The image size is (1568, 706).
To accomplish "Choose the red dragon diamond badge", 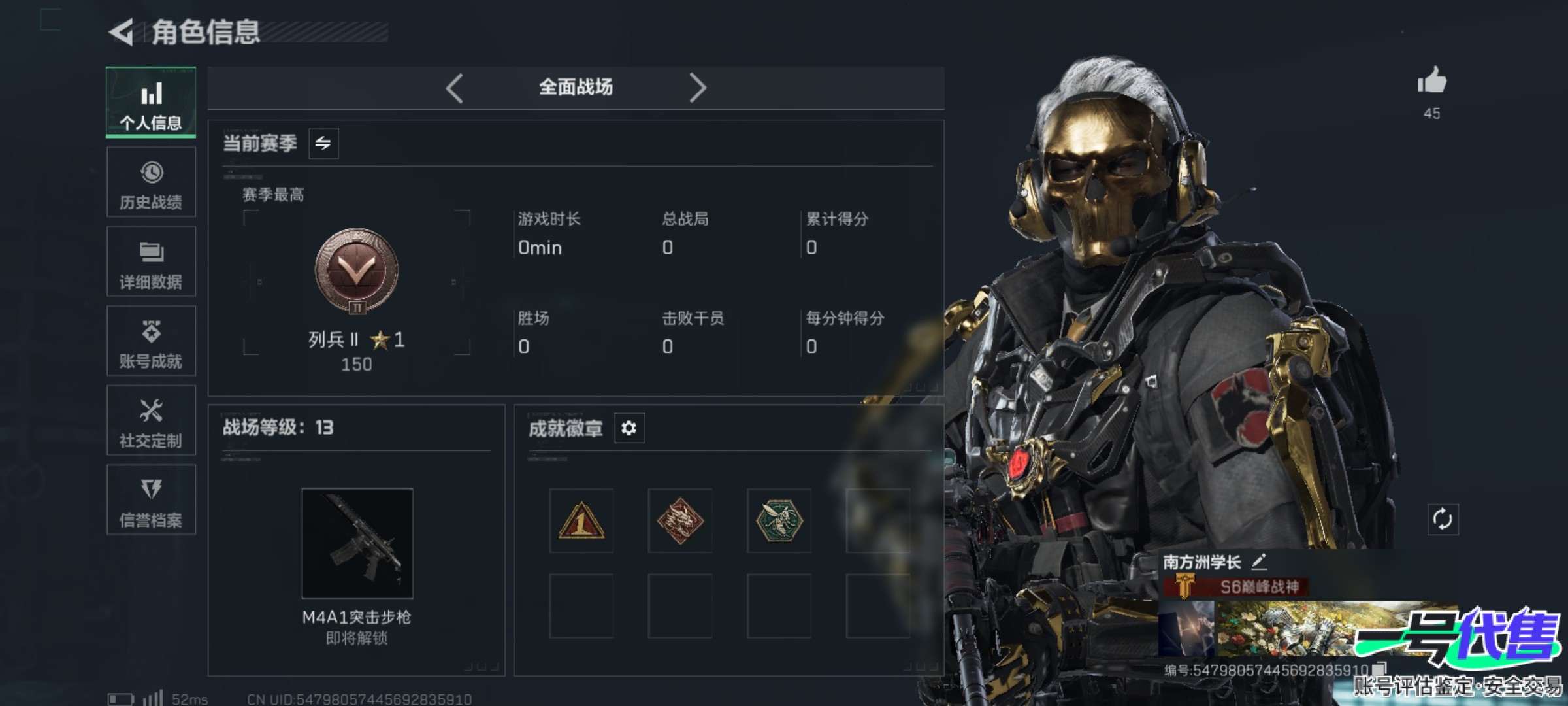I will [680, 521].
